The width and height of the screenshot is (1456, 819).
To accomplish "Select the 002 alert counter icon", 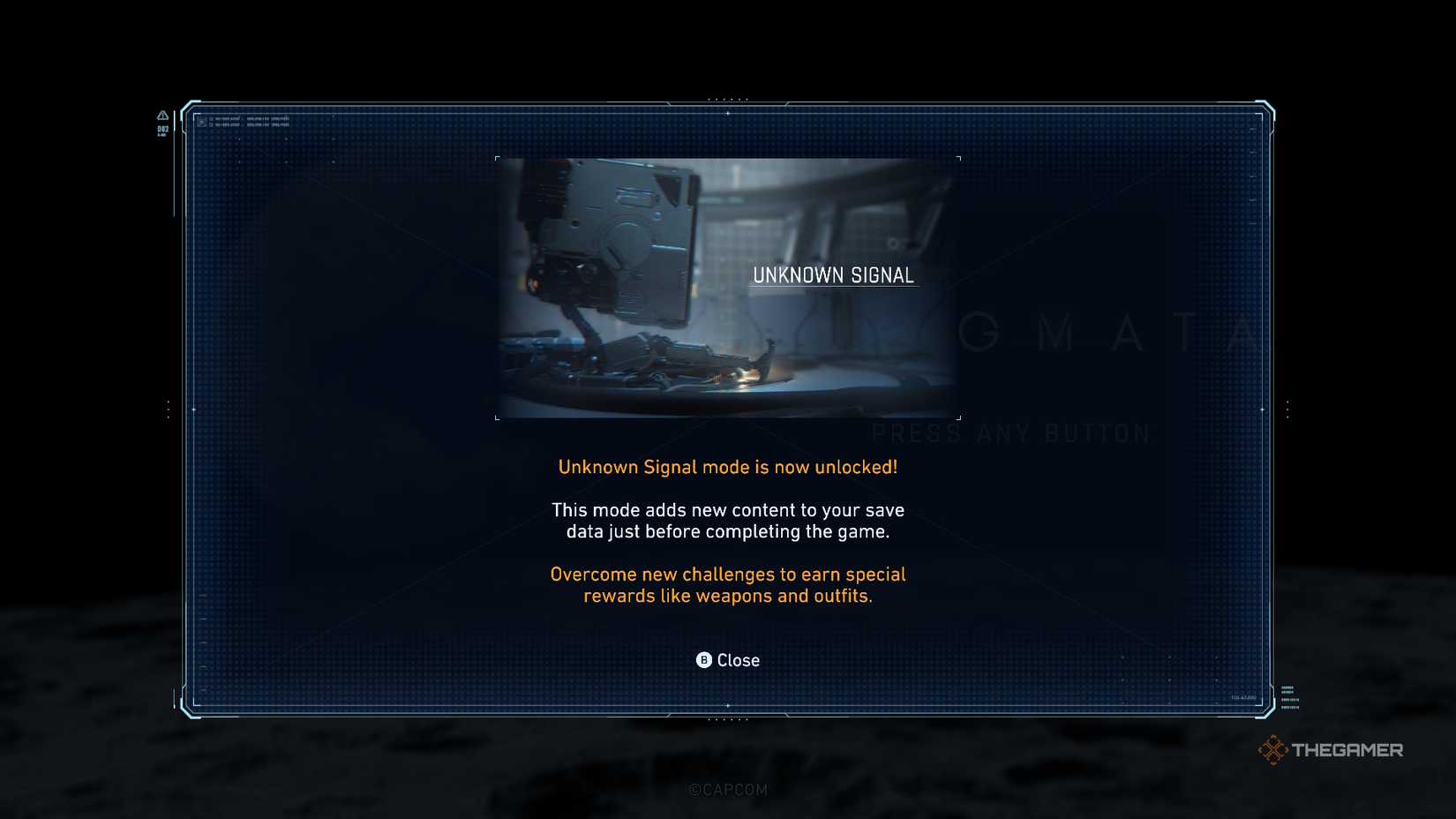I will click(163, 128).
